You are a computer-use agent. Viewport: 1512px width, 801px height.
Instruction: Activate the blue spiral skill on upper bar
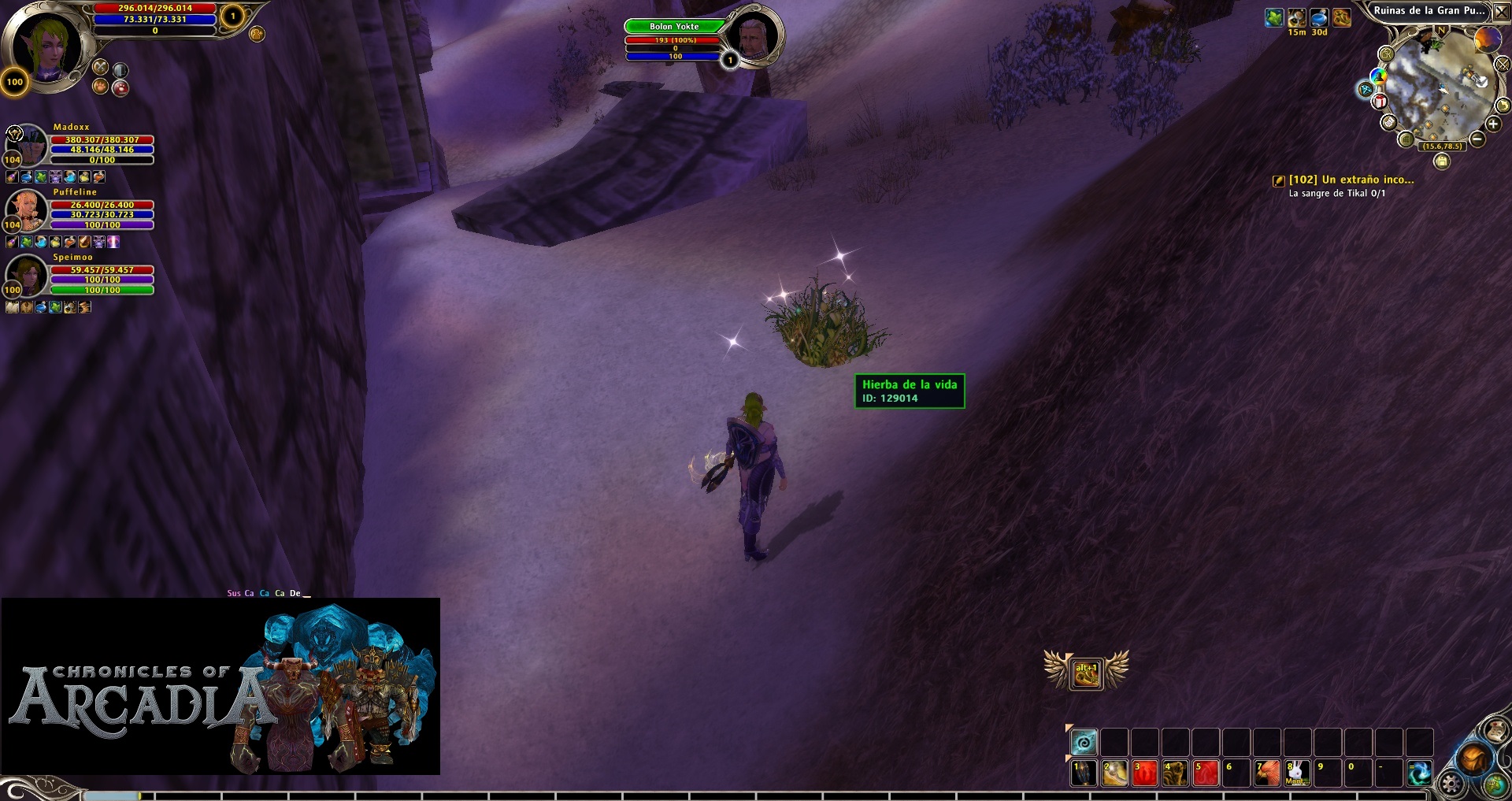coord(1084,742)
